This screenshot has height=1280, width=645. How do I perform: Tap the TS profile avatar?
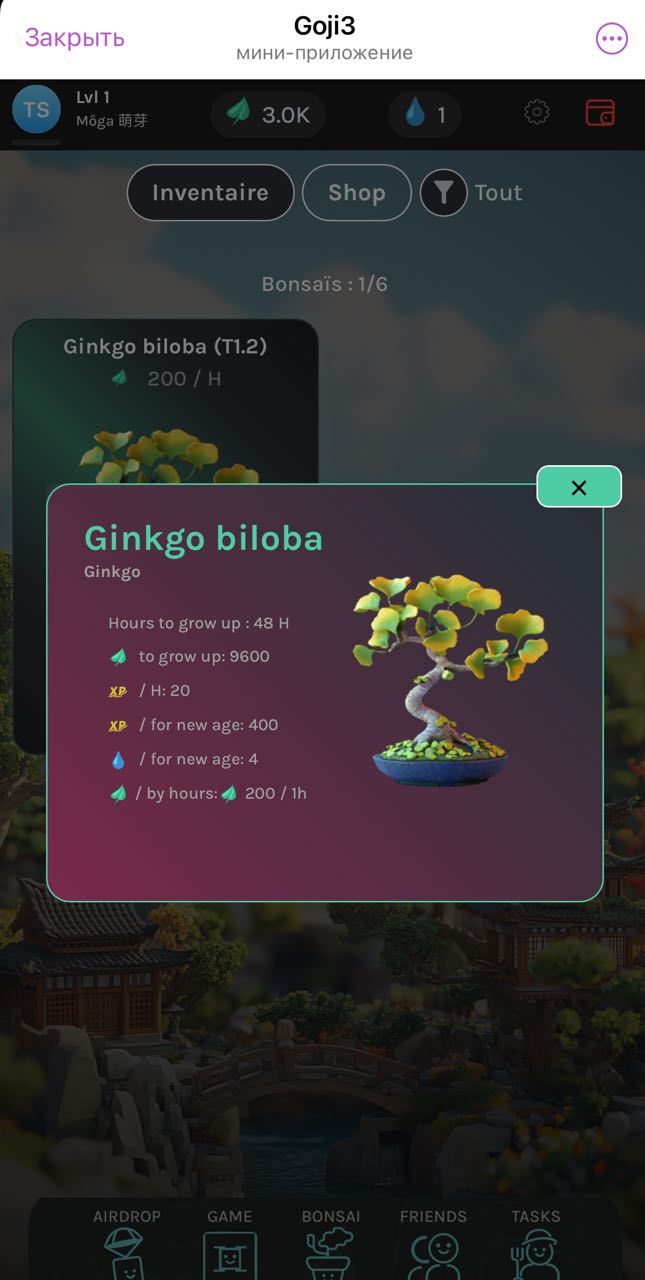36,110
